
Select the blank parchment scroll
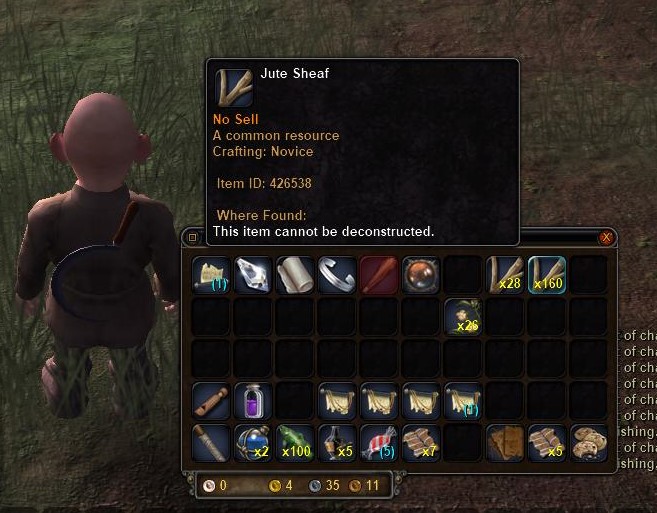(x=295, y=274)
